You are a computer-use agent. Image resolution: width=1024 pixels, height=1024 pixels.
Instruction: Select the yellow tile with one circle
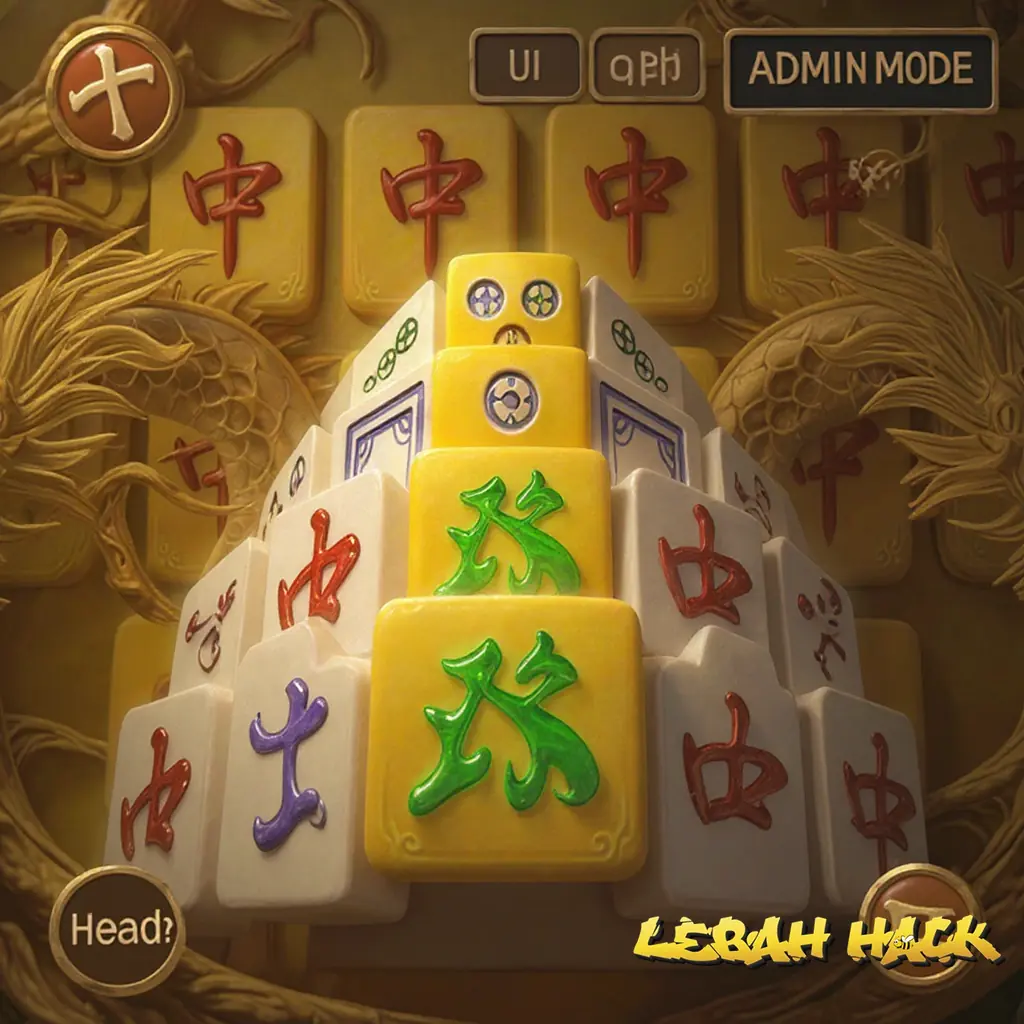point(510,397)
